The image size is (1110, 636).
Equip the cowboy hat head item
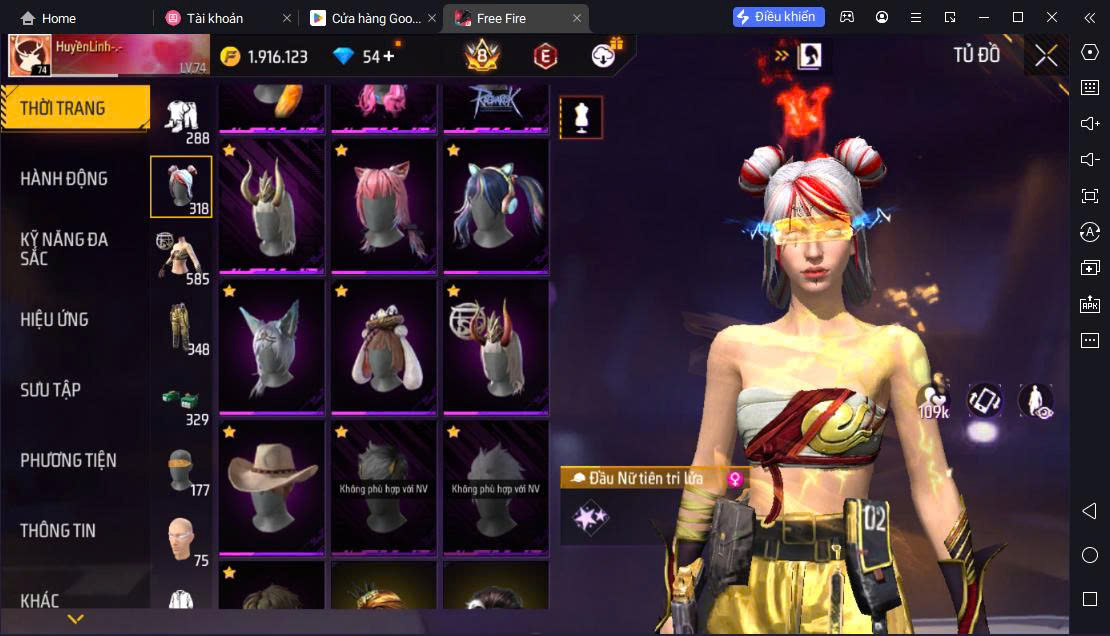coord(272,487)
